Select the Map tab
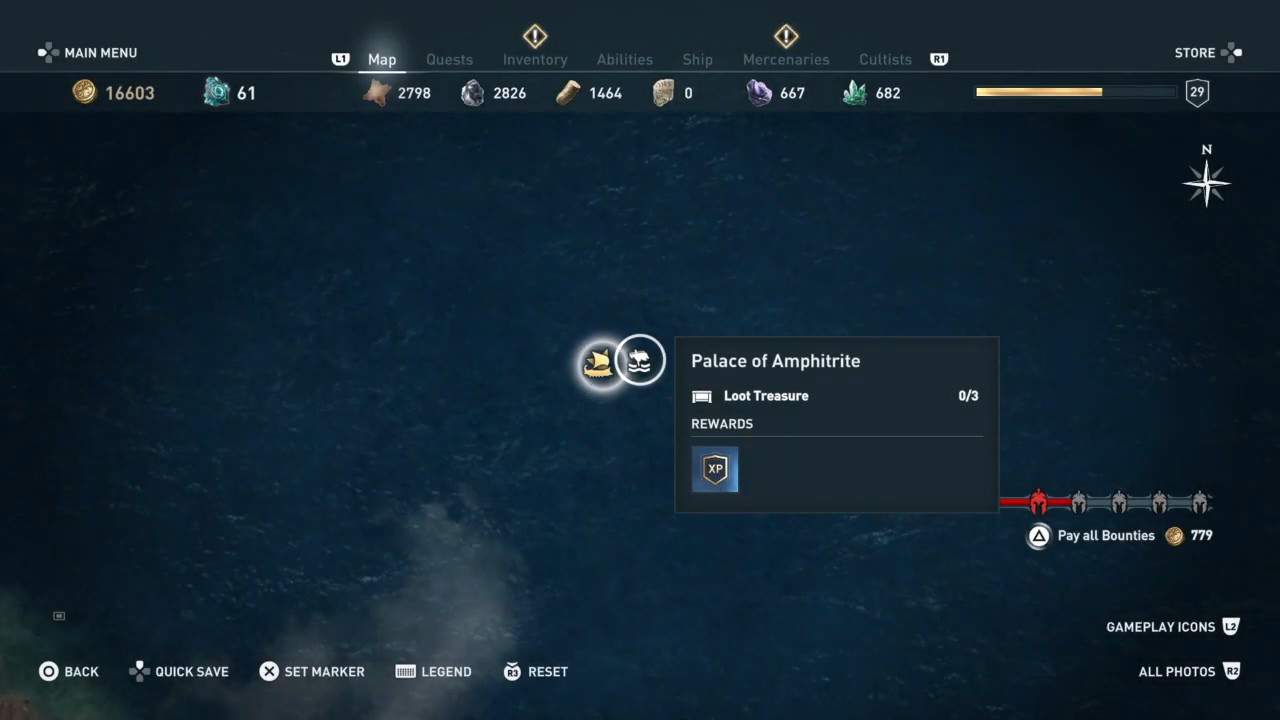Image resolution: width=1280 pixels, height=720 pixels. click(382, 60)
